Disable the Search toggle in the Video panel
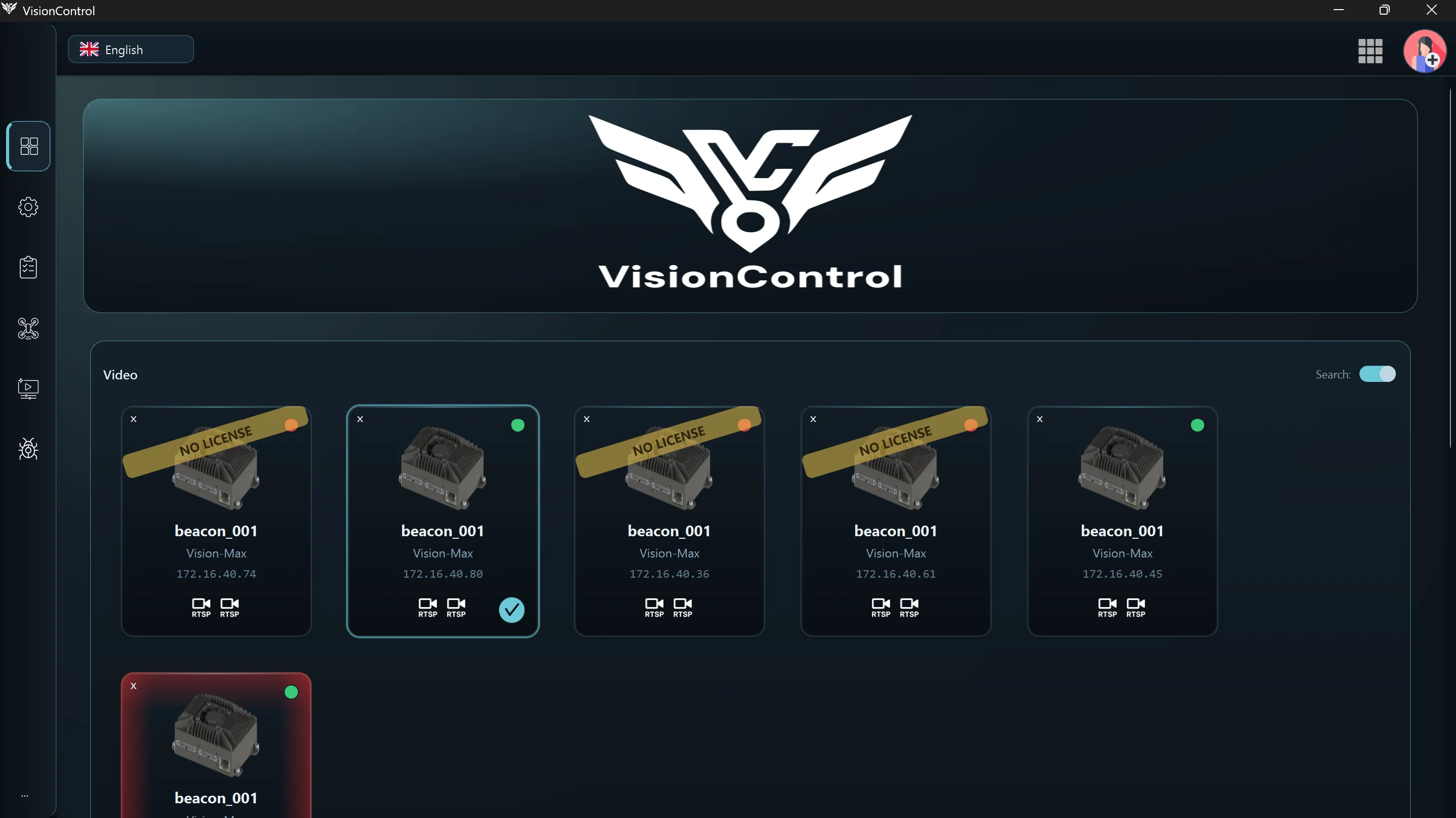Image resolution: width=1456 pixels, height=818 pixels. 1378,374
